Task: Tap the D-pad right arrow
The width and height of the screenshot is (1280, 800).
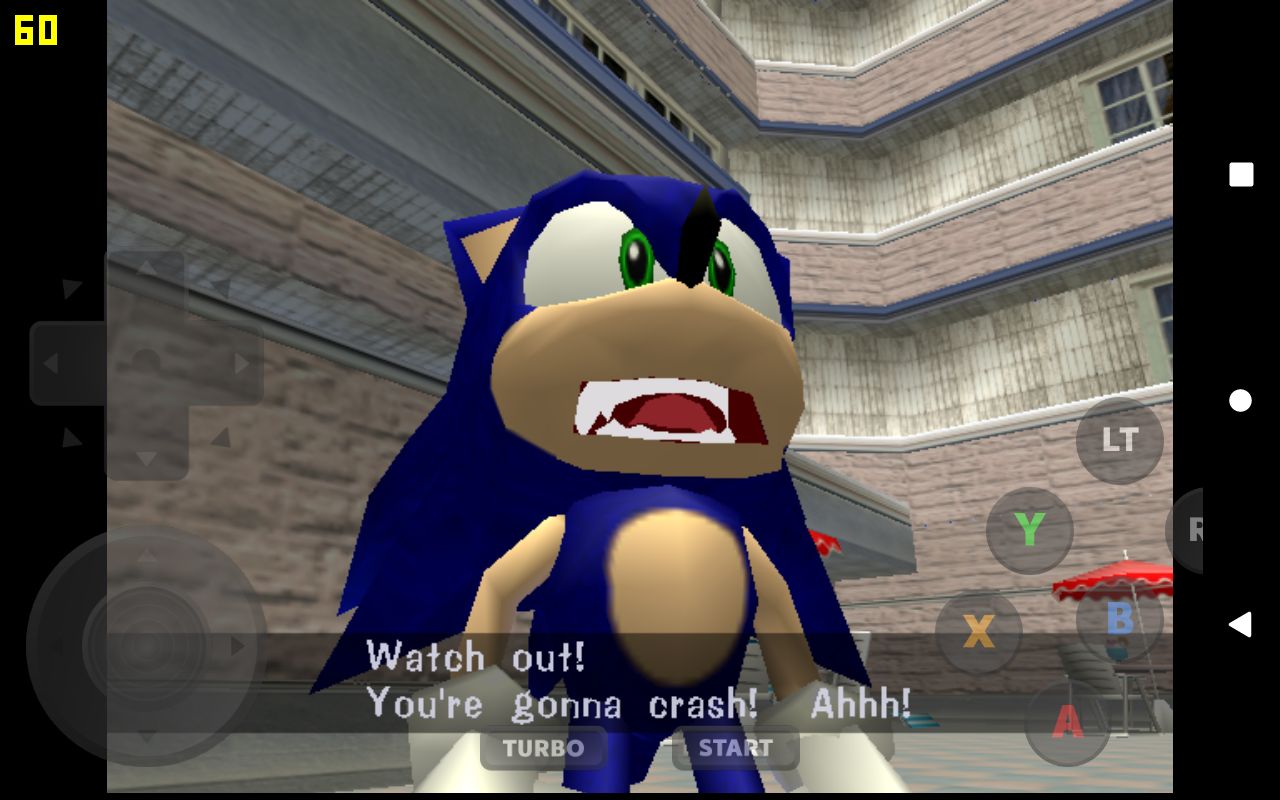Action: click(241, 363)
